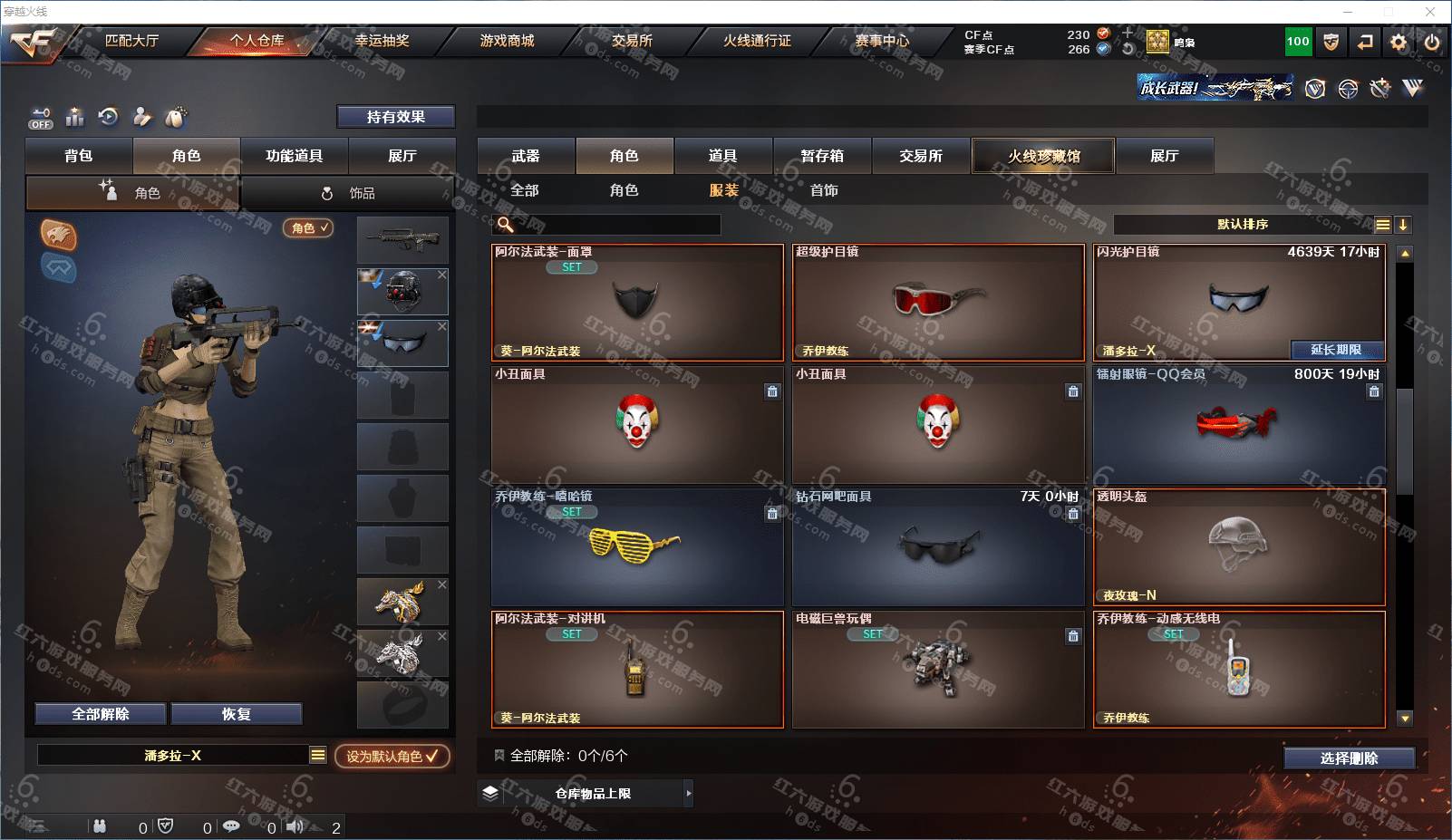1452x840 pixels.
Task: Open the 匹配大厅 matchmaking lobby
Action: tap(131, 41)
